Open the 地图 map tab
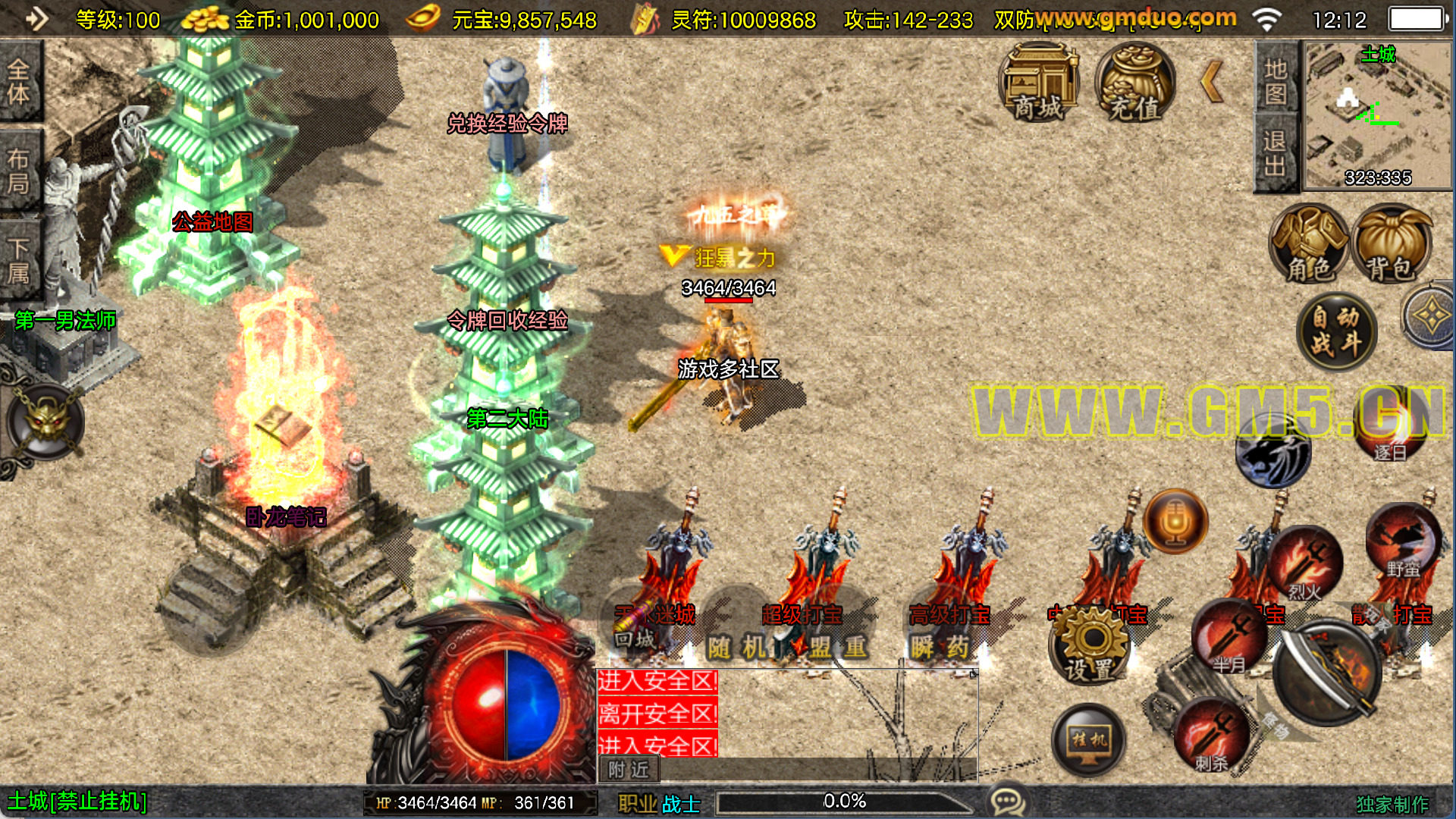The width and height of the screenshot is (1456, 819). (x=1276, y=81)
